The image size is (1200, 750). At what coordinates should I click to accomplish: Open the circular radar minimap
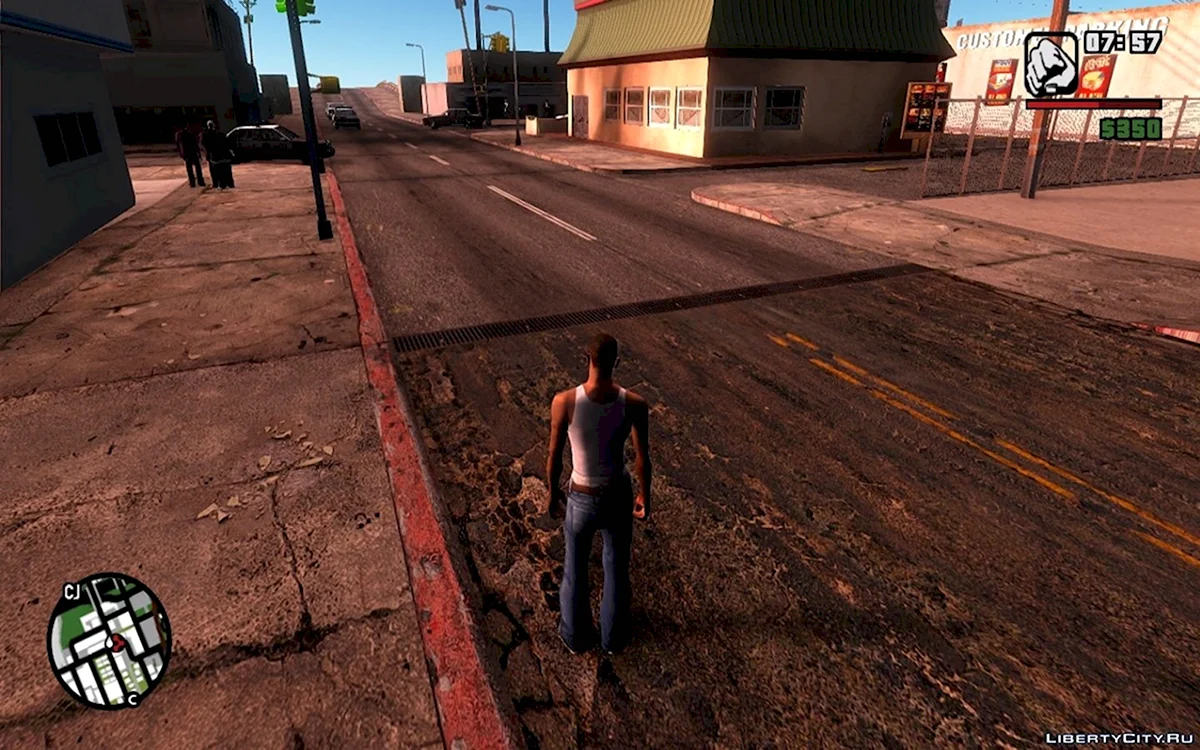click(x=109, y=641)
